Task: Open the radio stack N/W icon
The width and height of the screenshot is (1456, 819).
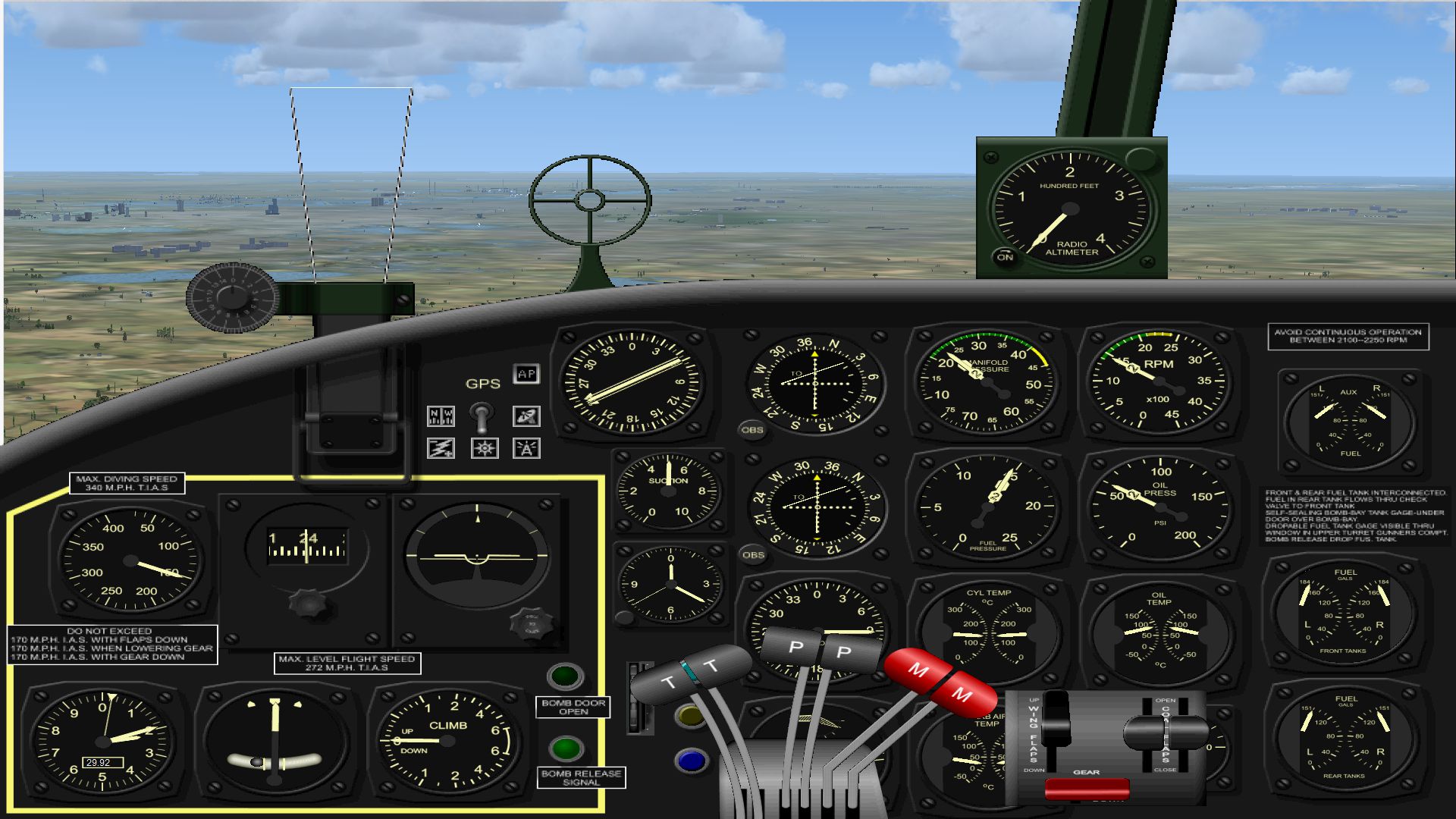Action: click(x=441, y=416)
